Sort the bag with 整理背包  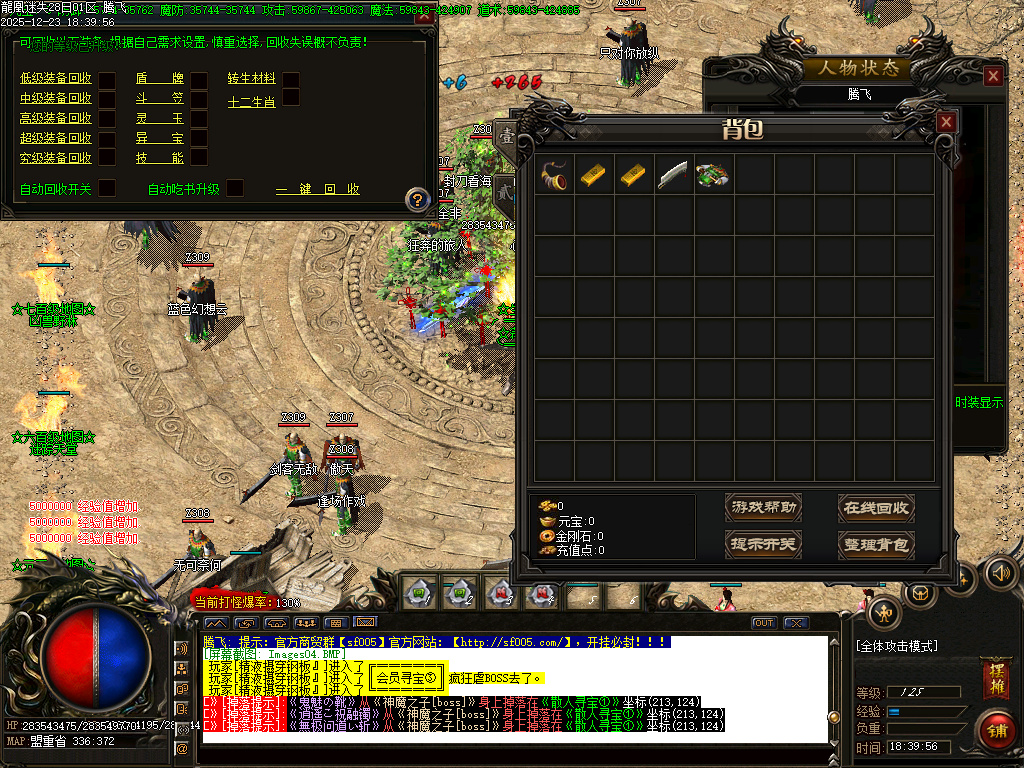click(x=876, y=545)
